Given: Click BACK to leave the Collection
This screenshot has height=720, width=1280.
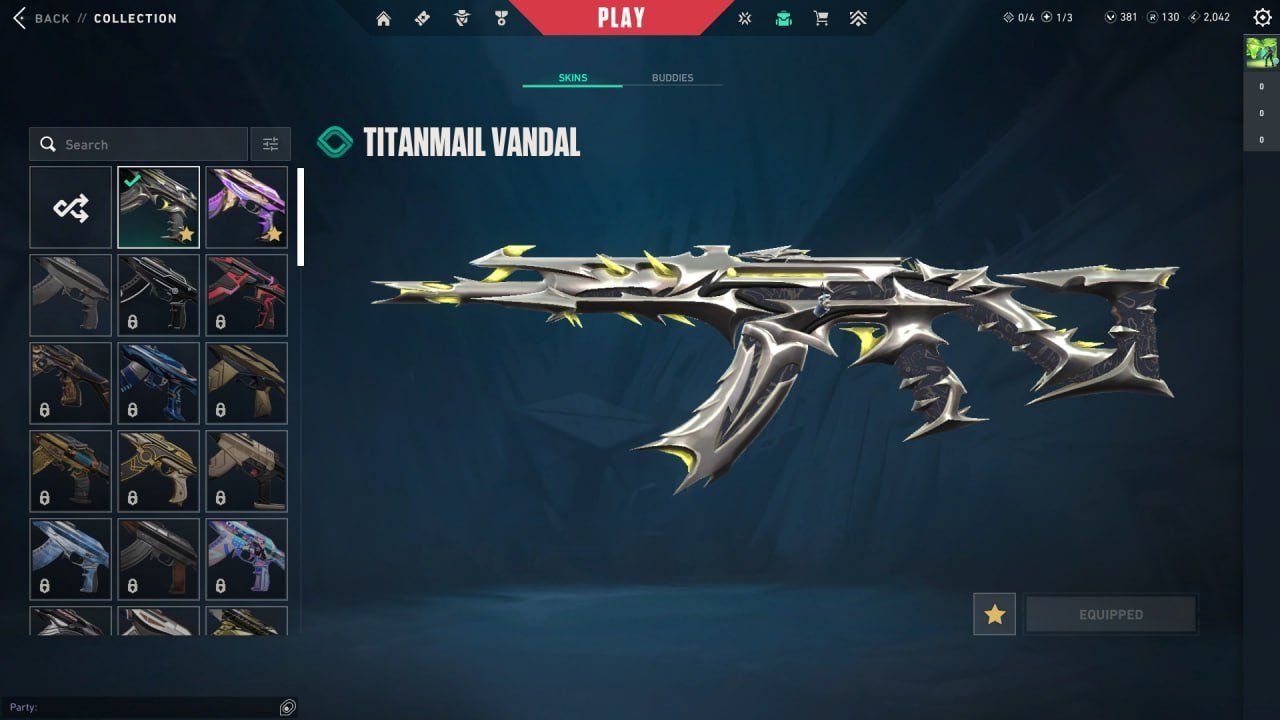Looking at the screenshot, I should tap(48, 17).
